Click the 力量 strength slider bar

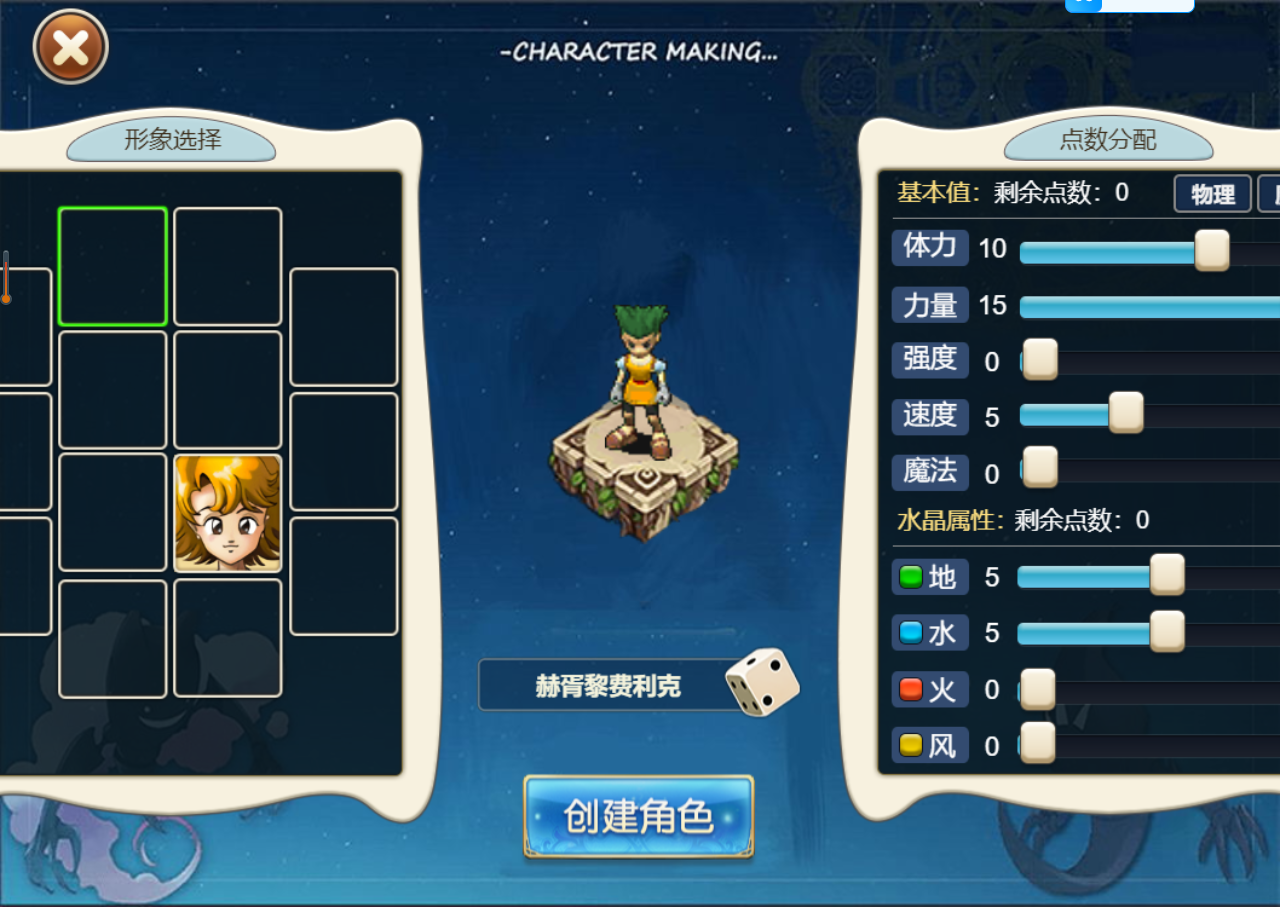1150,307
